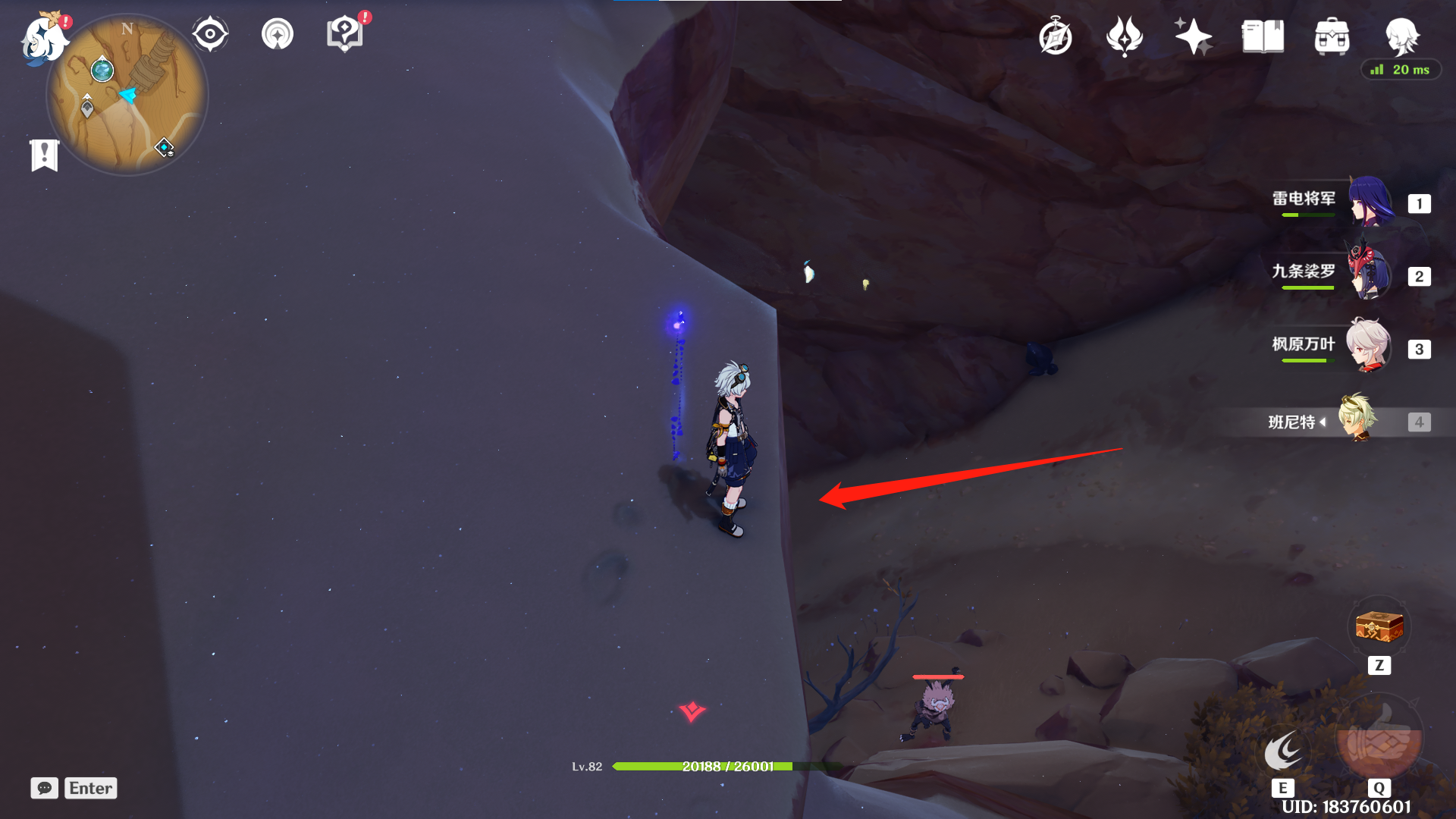The width and height of the screenshot is (1456, 819).
Task: Use the treasure chest gadget
Action: tap(1379, 628)
